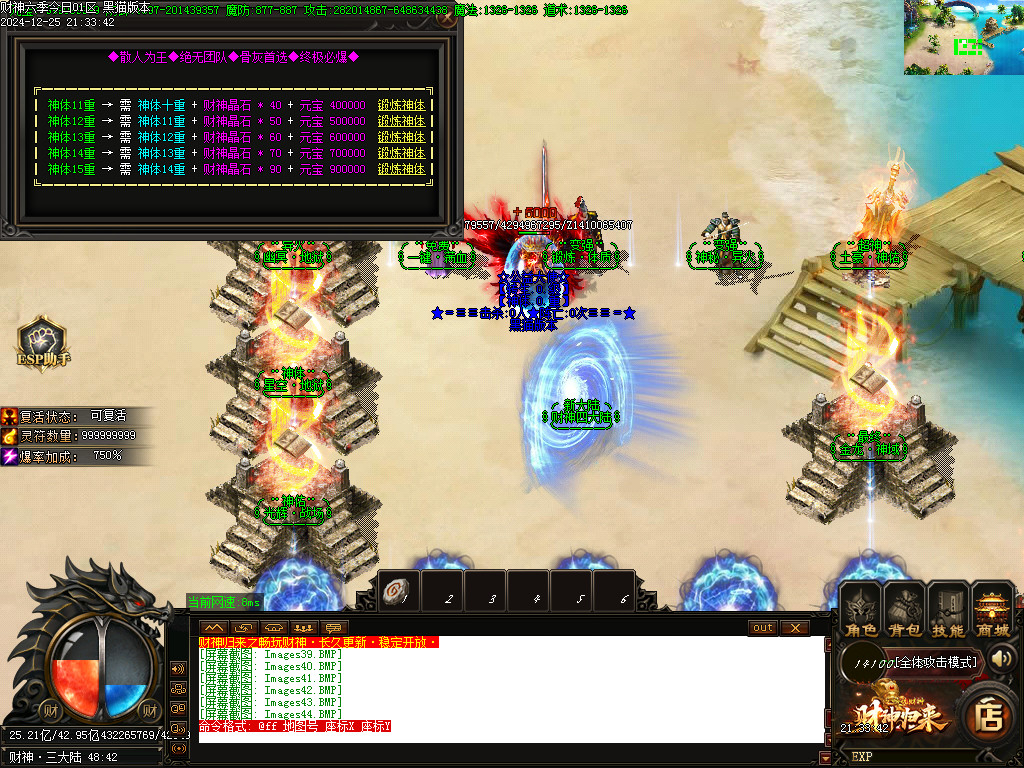
Task: Choose 锻炼神体 on the 神体12重 row
Action: pyautogui.click(x=402, y=121)
